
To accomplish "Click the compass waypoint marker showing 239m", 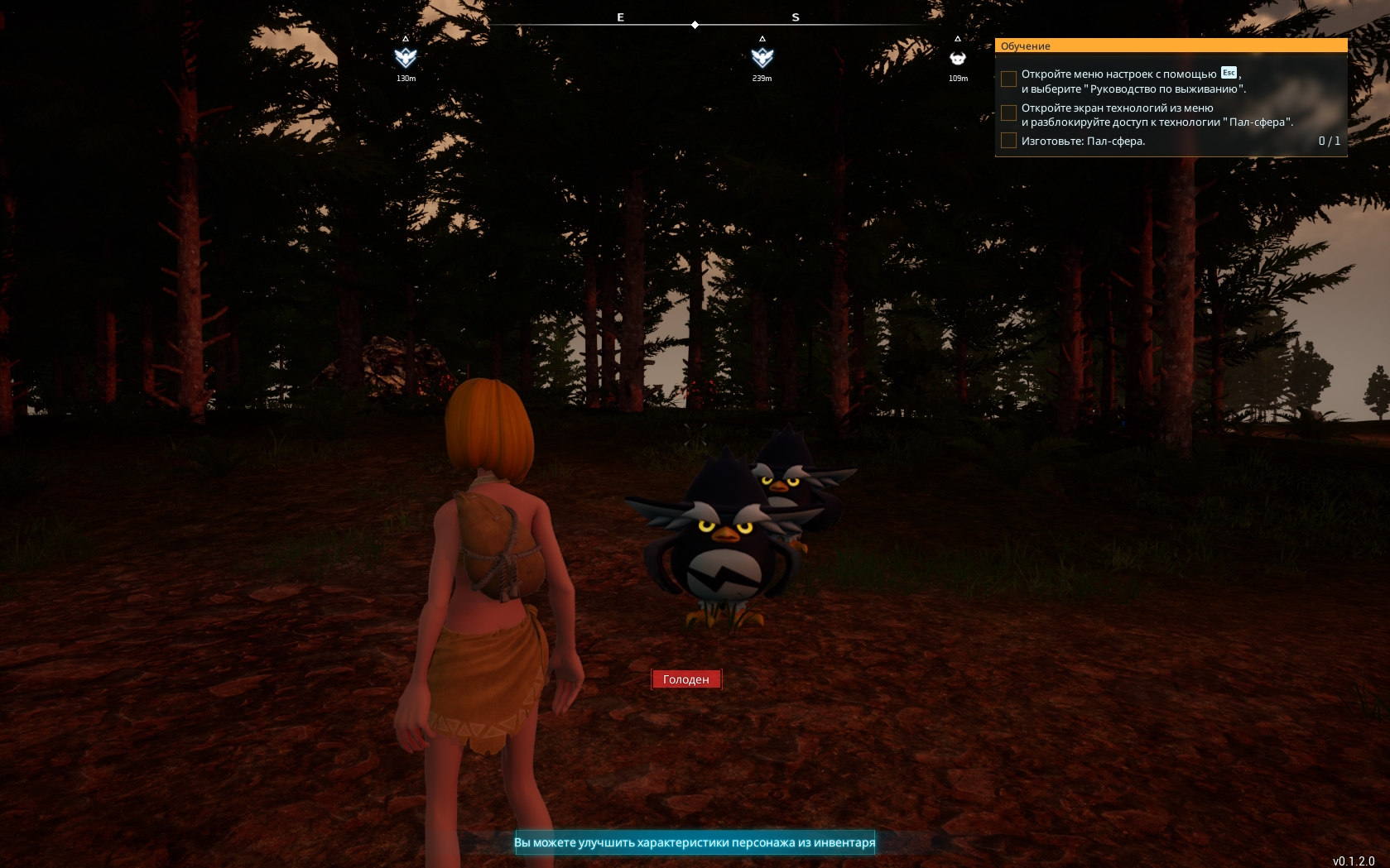I will click(762, 57).
